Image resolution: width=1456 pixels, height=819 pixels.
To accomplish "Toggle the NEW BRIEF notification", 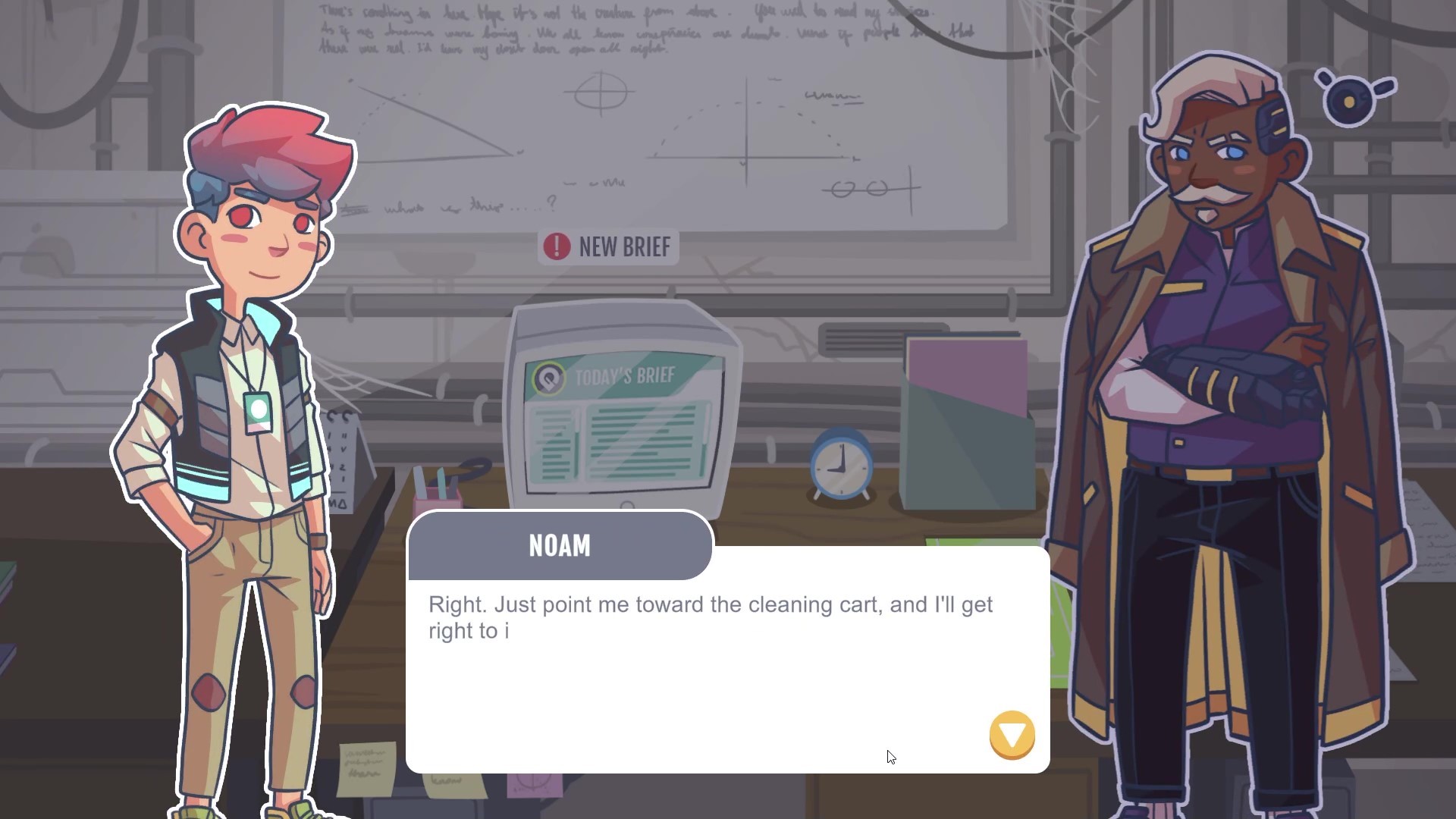I will [x=607, y=246].
